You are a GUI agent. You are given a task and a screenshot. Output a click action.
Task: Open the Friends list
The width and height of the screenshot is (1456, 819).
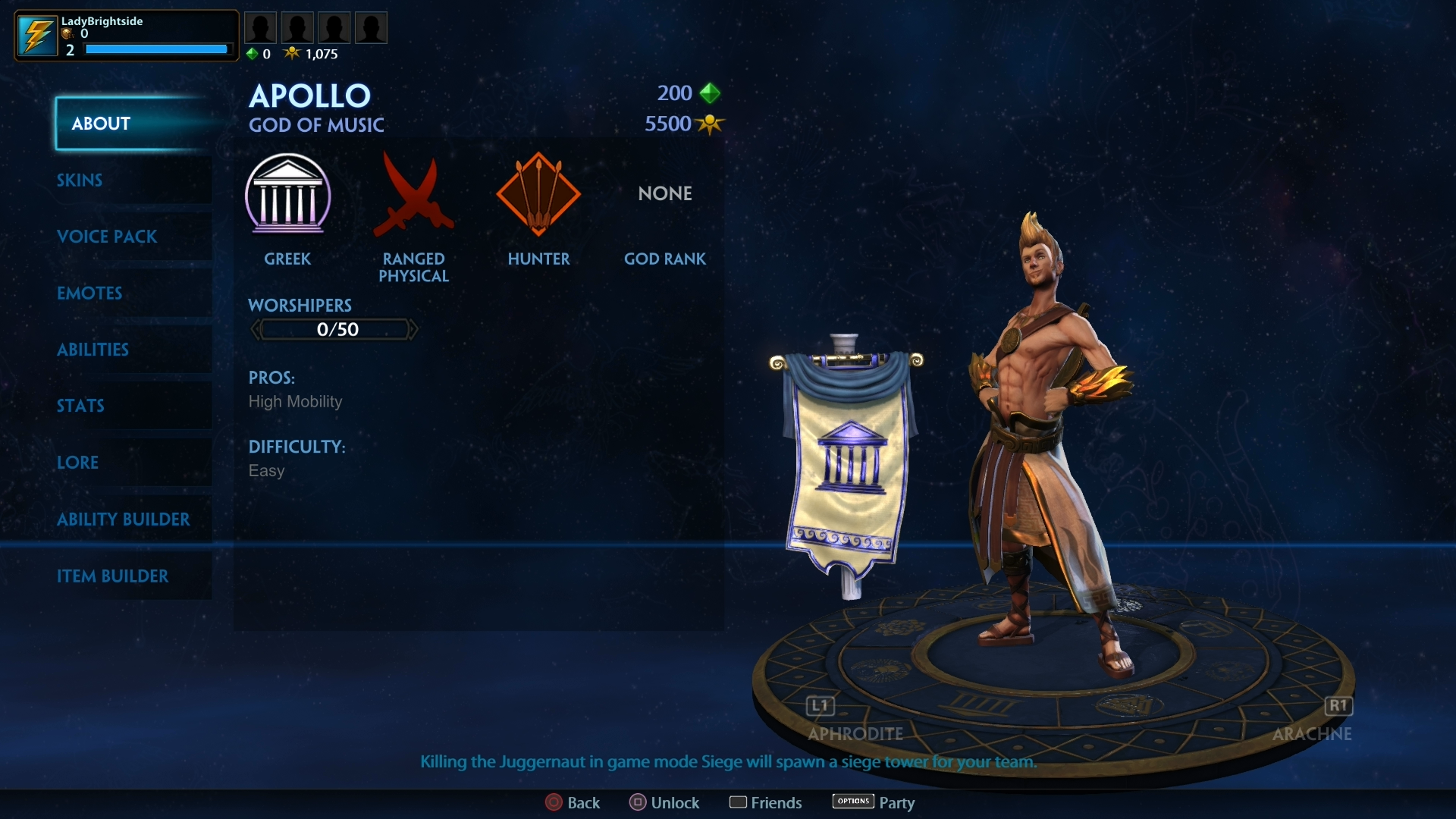(741, 802)
